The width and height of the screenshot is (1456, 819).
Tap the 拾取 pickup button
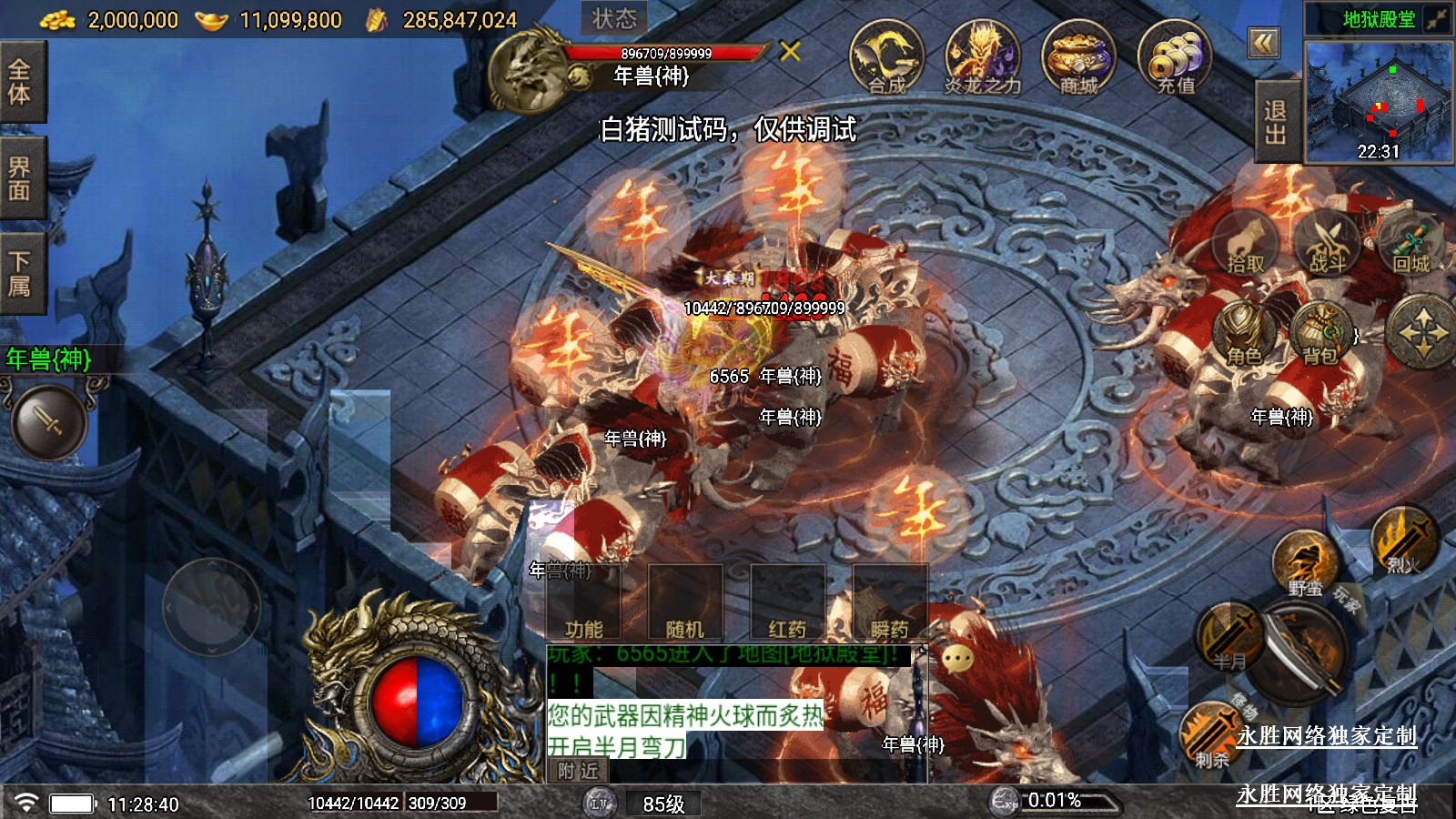tap(1246, 242)
